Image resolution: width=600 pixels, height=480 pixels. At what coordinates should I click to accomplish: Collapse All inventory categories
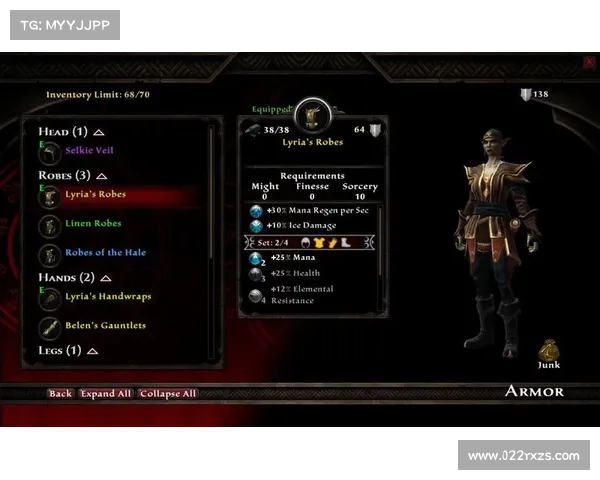click(168, 393)
